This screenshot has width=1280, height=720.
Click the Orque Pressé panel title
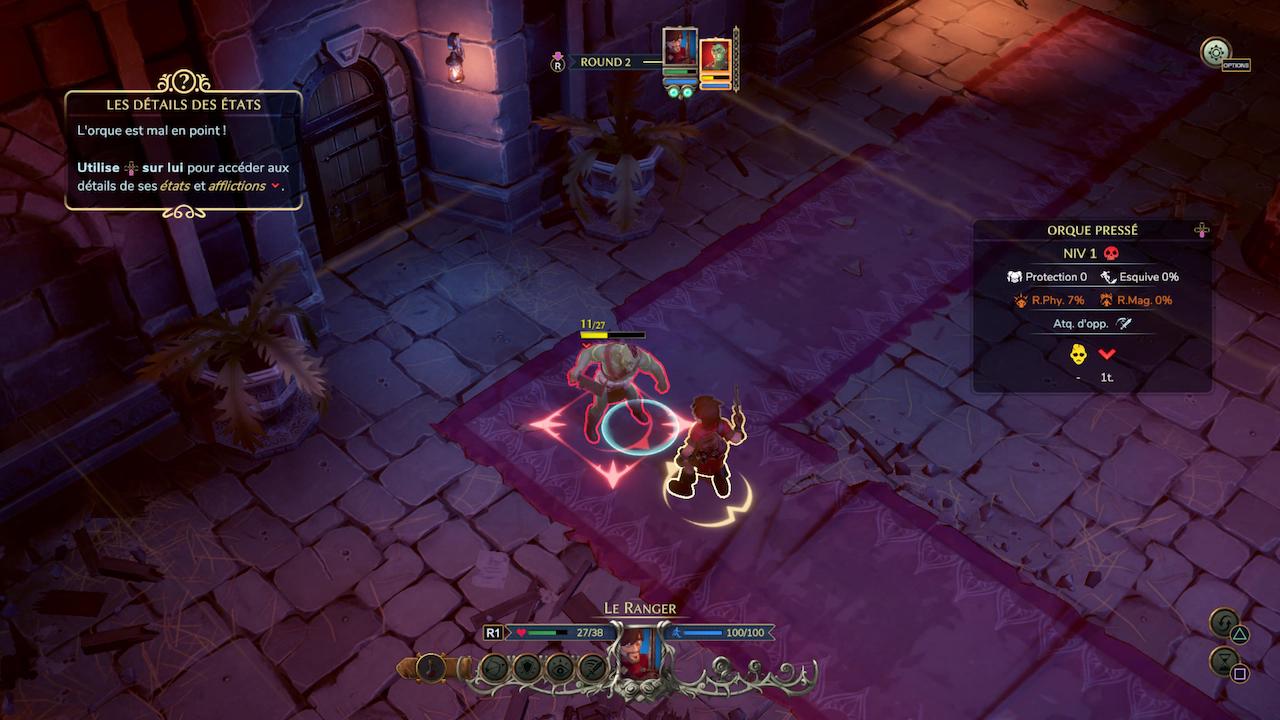1092,230
